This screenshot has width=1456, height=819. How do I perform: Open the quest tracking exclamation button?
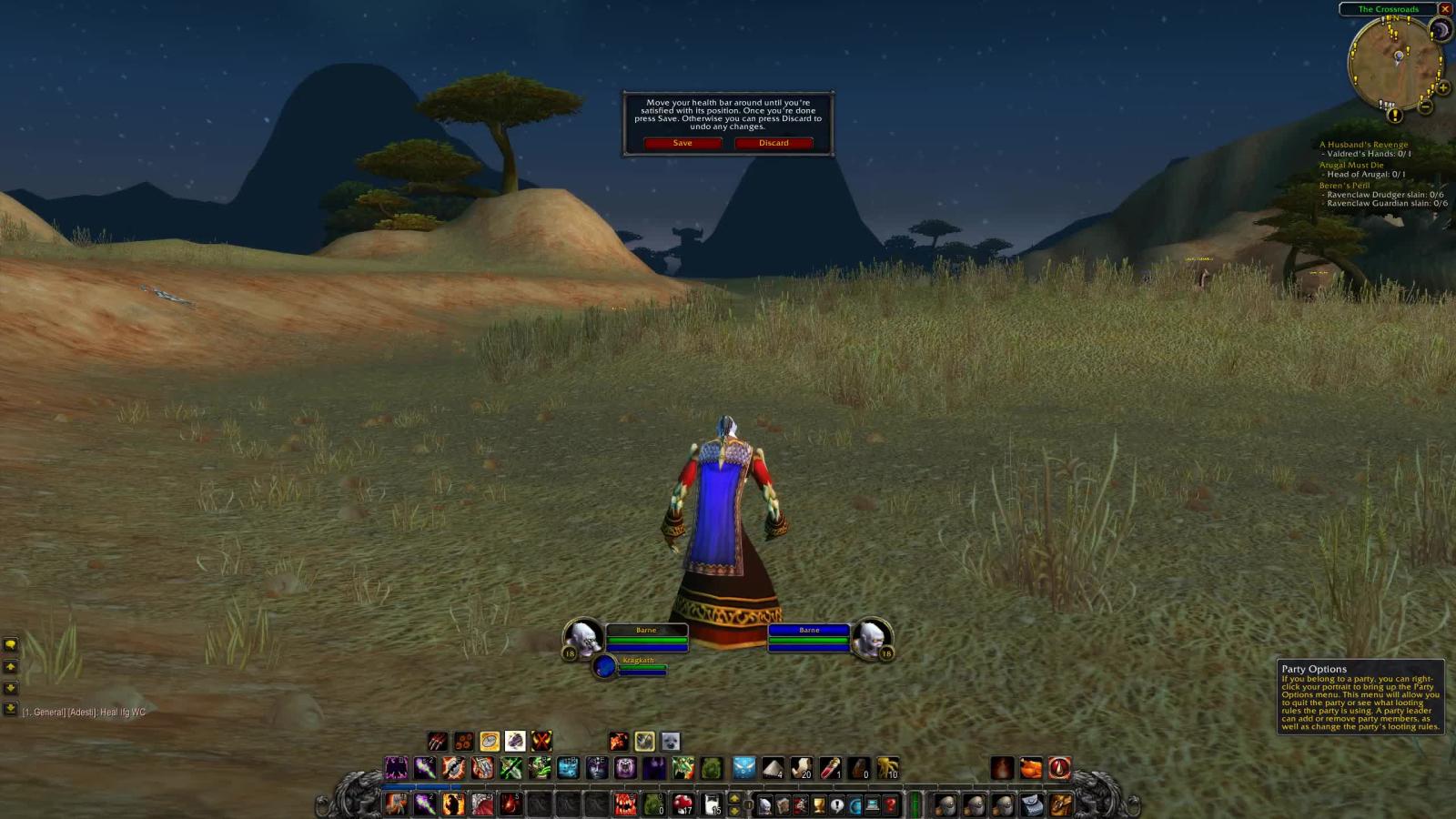(x=1394, y=116)
